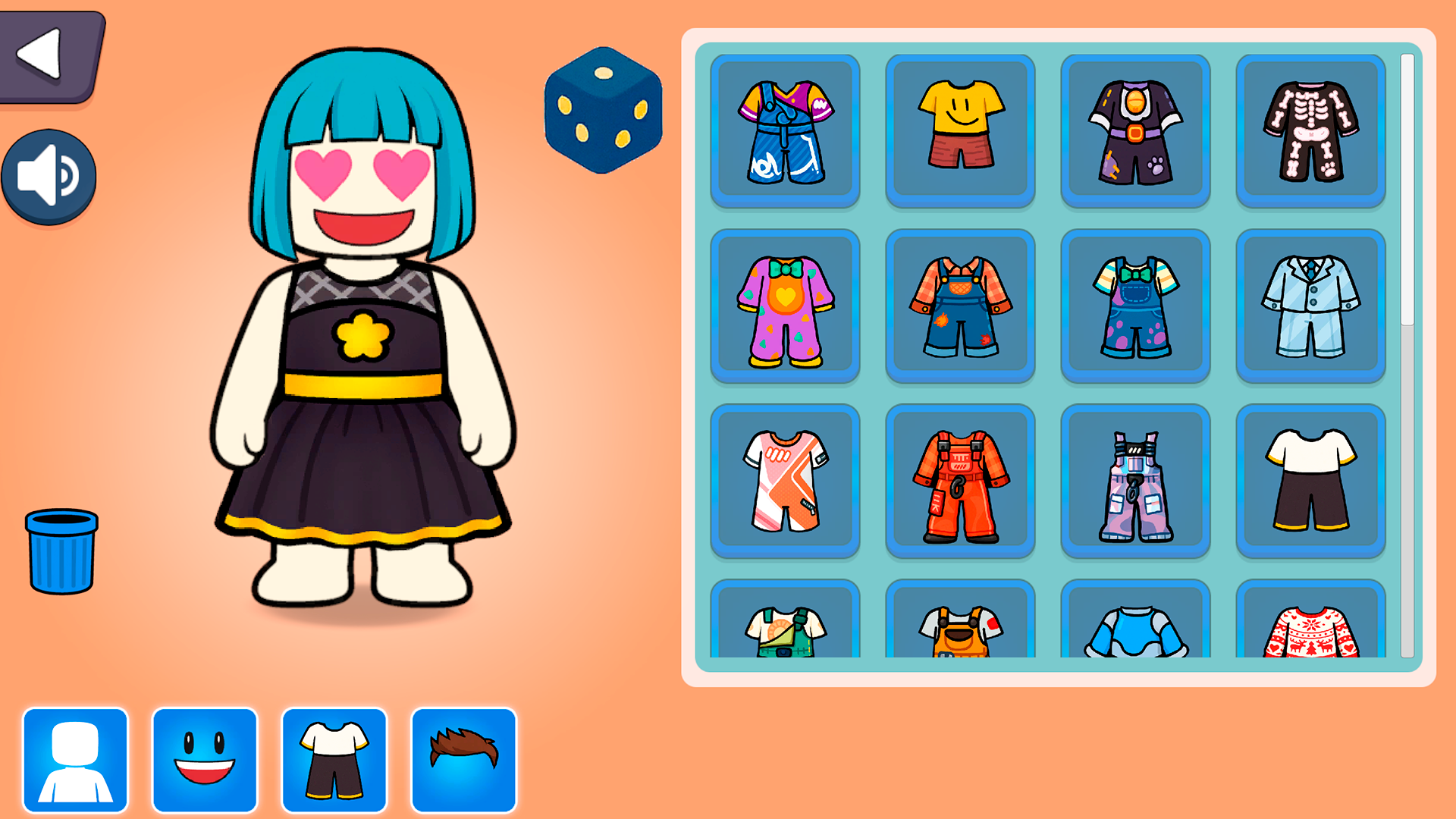Select the yellow smiley face t-shirt outfit
Image resolution: width=1456 pixels, height=819 pixels.
960,129
